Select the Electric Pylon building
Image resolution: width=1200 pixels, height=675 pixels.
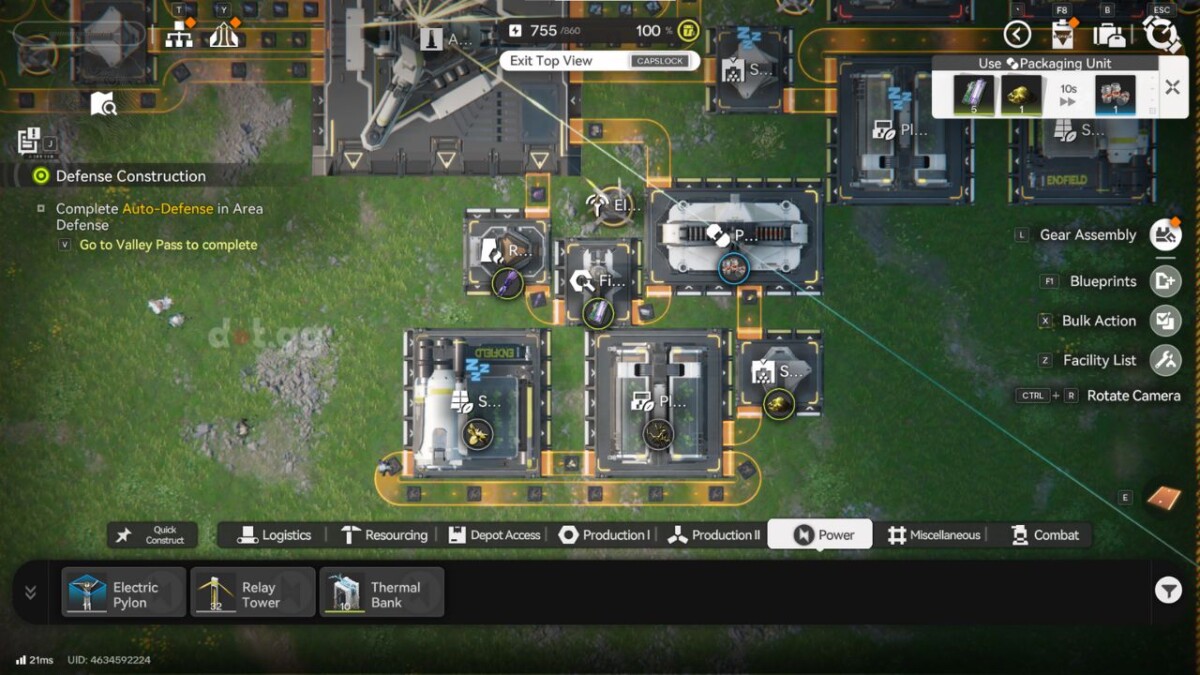click(124, 593)
